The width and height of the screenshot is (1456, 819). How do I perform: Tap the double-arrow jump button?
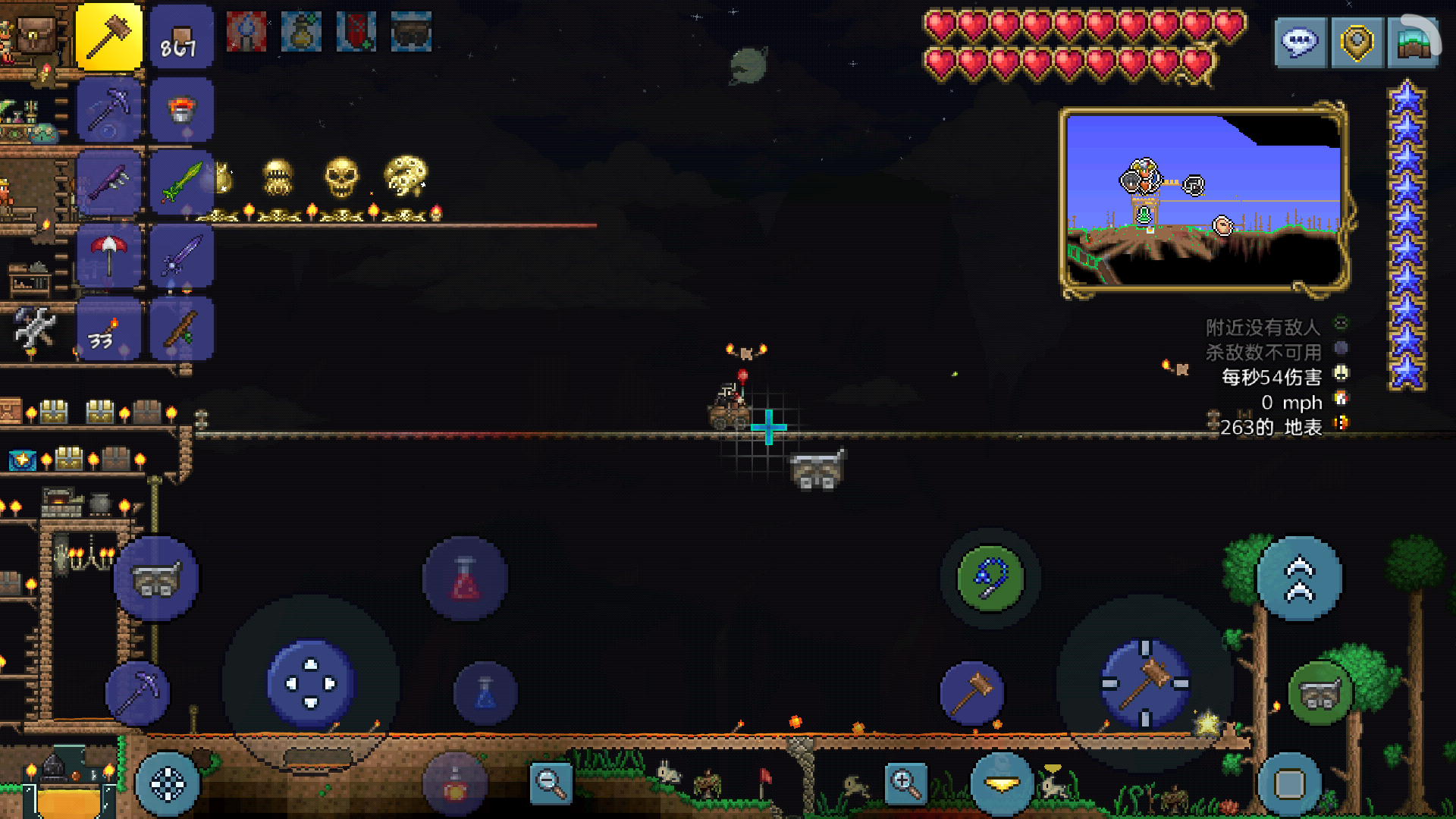[x=1299, y=579]
